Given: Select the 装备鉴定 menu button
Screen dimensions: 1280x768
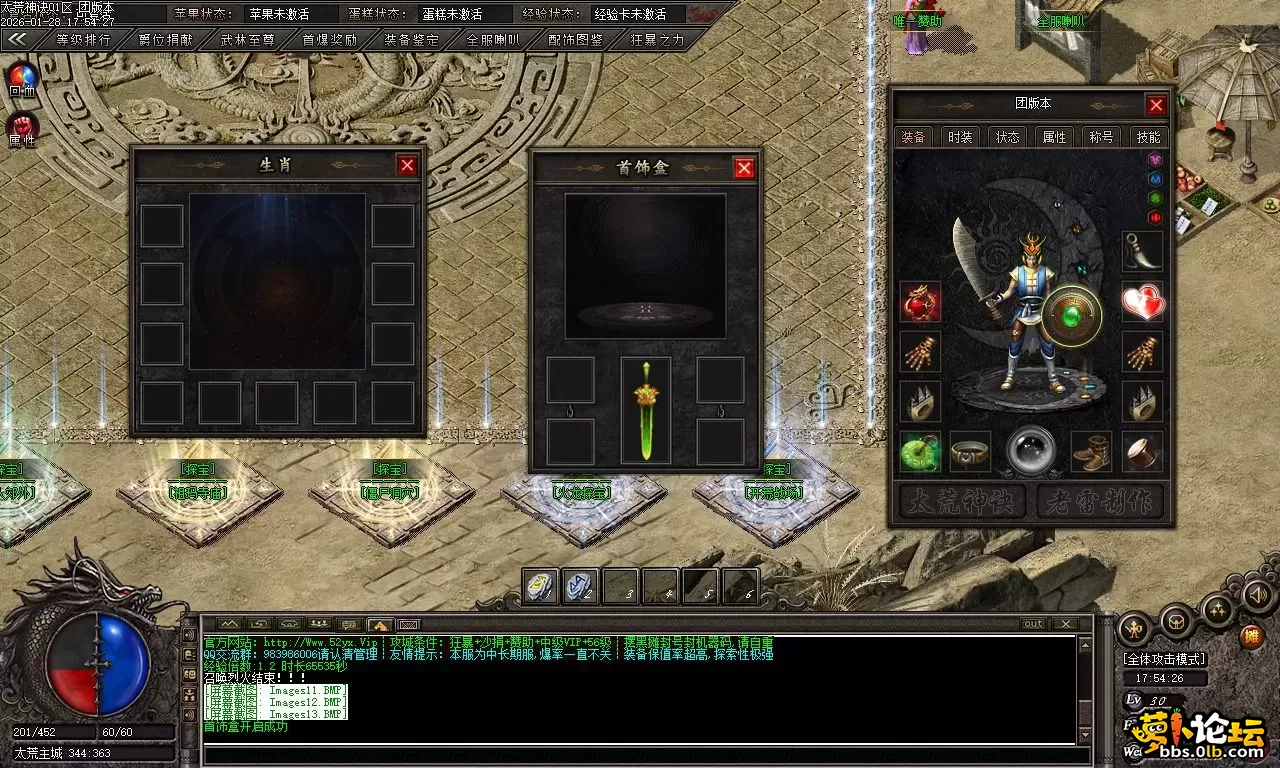Looking at the screenshot, I should pyautogui.click(x=411, y=41).
